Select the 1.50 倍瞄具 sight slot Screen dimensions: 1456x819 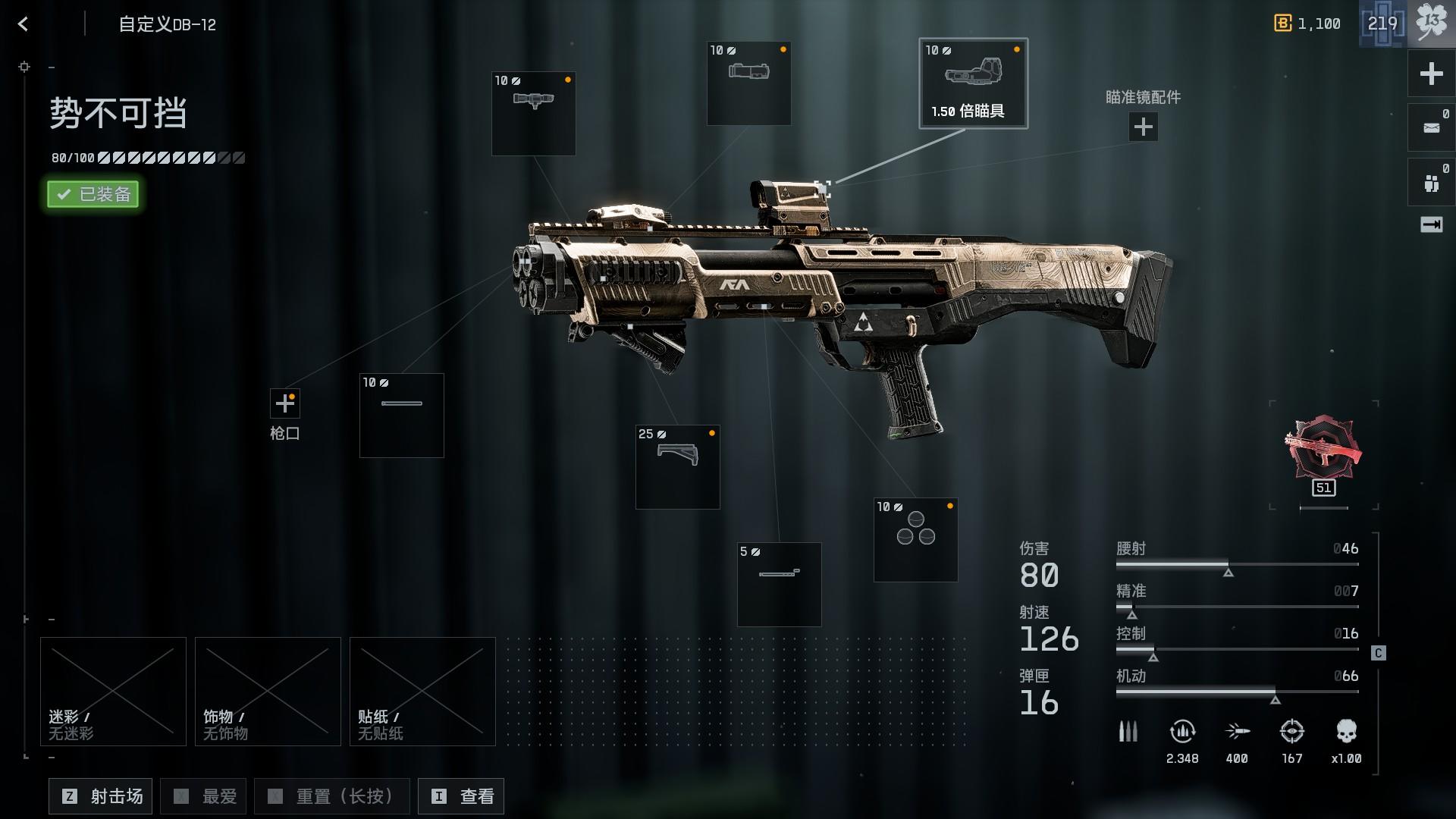(973, 83)
